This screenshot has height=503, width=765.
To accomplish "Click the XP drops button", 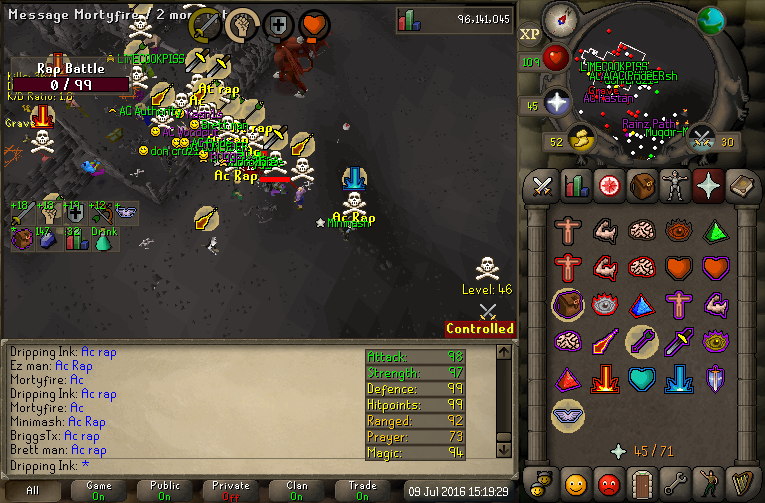I will click(530, 33).
